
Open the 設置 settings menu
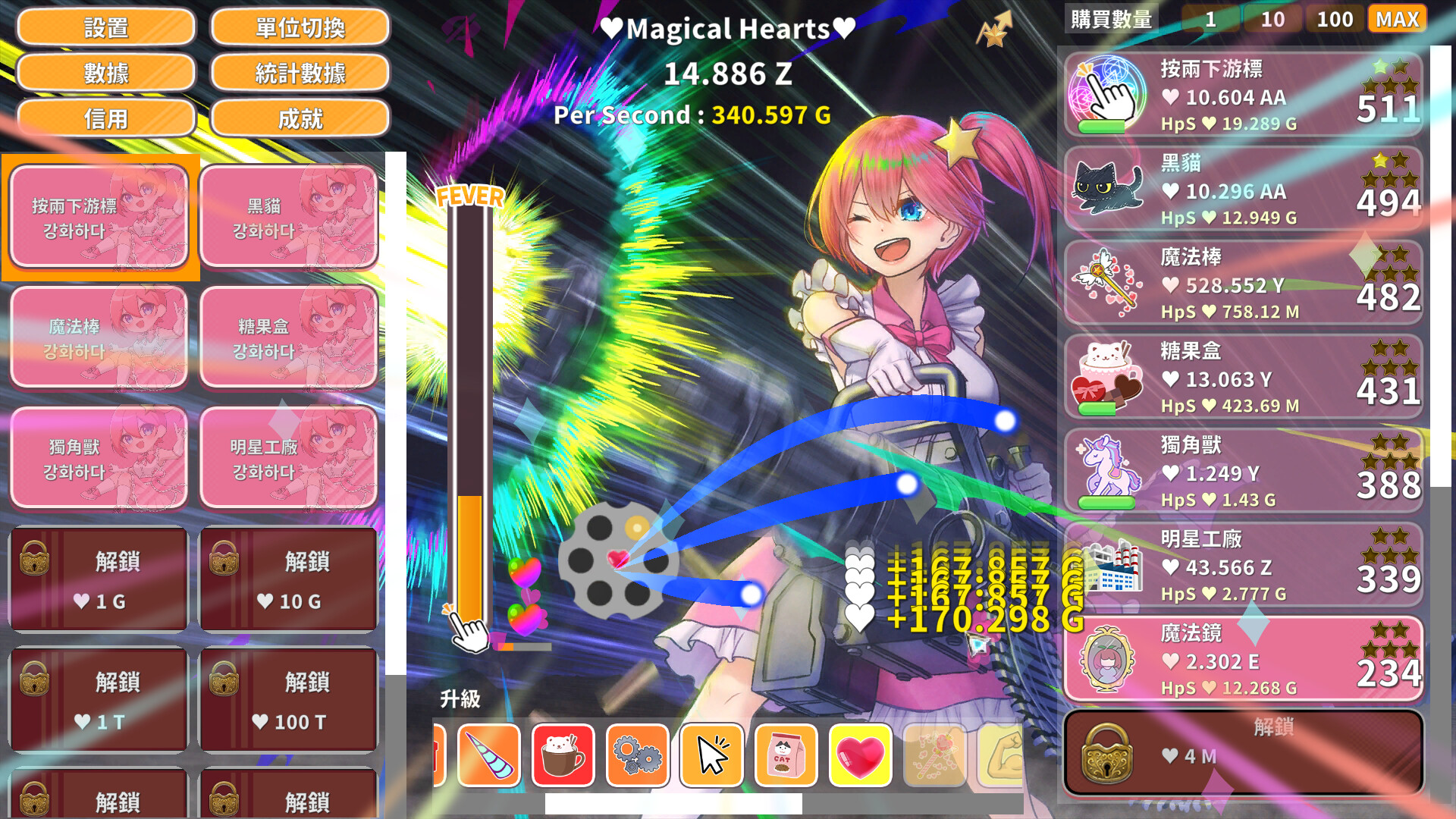106,27
